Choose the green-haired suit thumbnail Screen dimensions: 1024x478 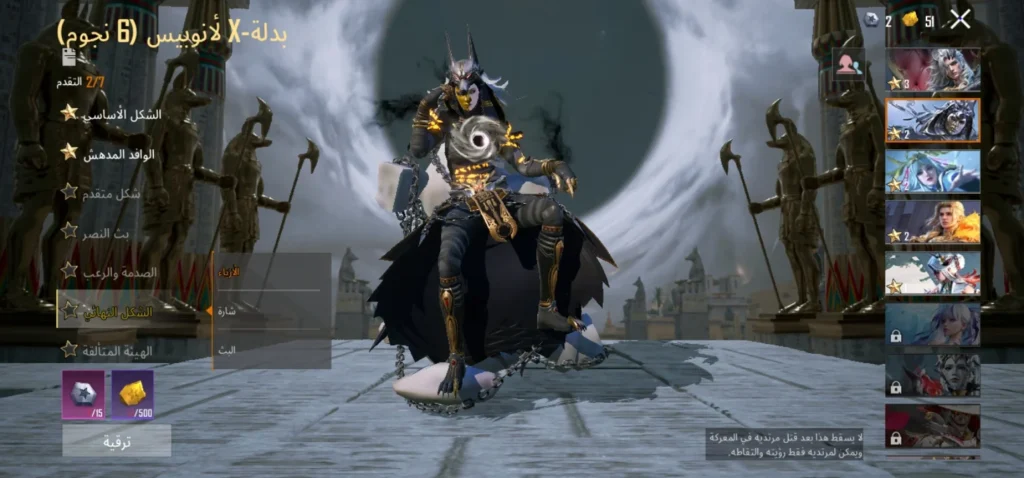click(x=932, y=171)
